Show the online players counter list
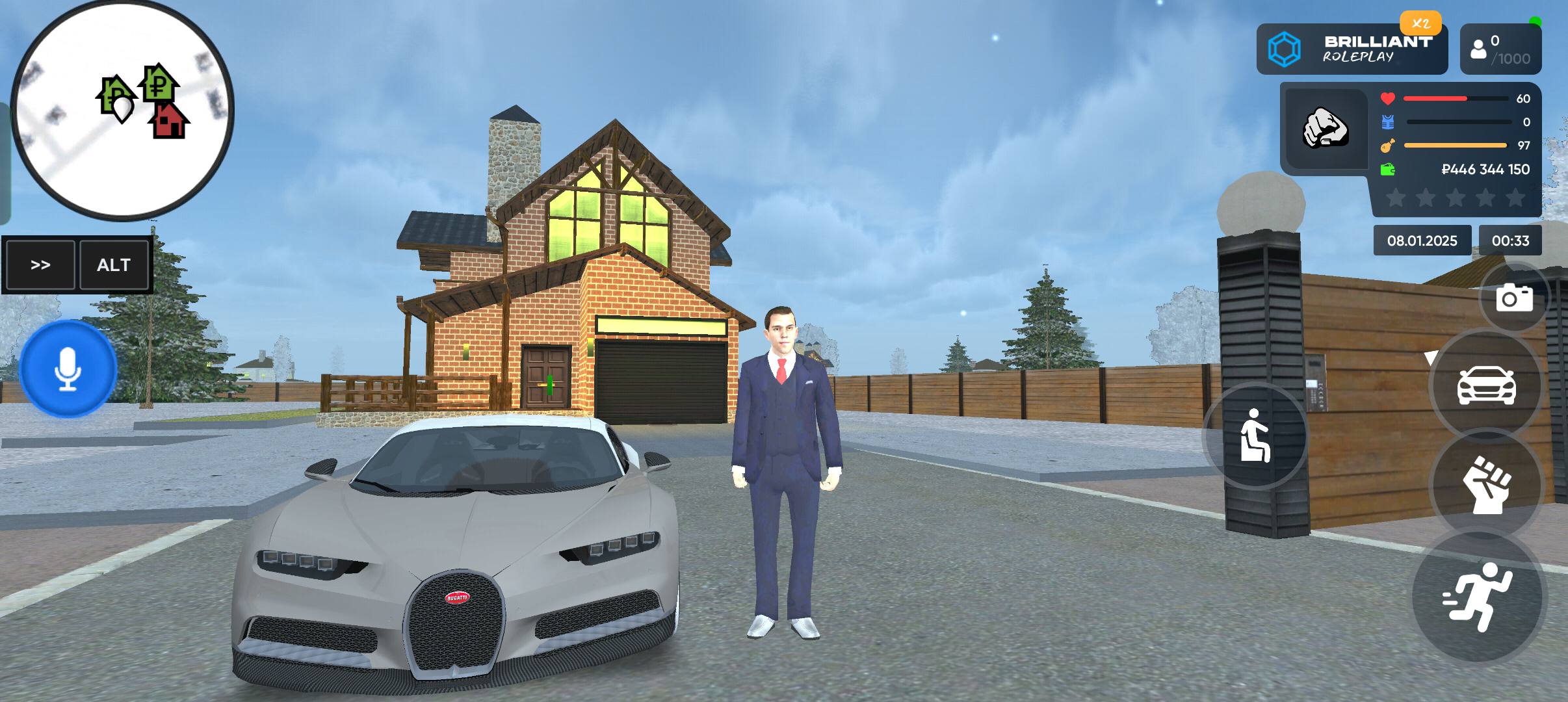The height and width of the screenshot is (702, 1568). coord(1500,49)
